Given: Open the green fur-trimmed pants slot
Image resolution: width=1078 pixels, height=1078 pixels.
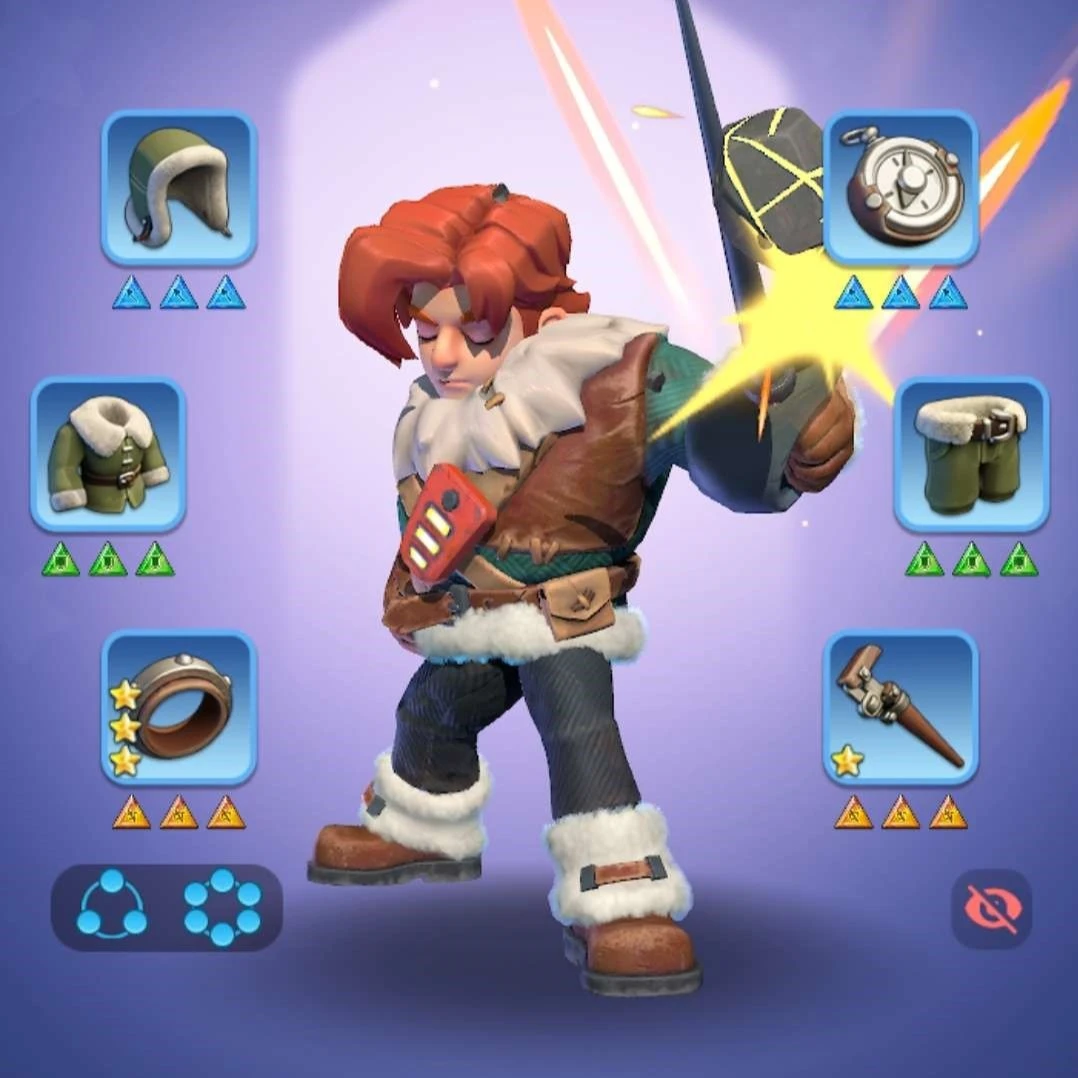Looking at the screenshot, I should point(971,454).
